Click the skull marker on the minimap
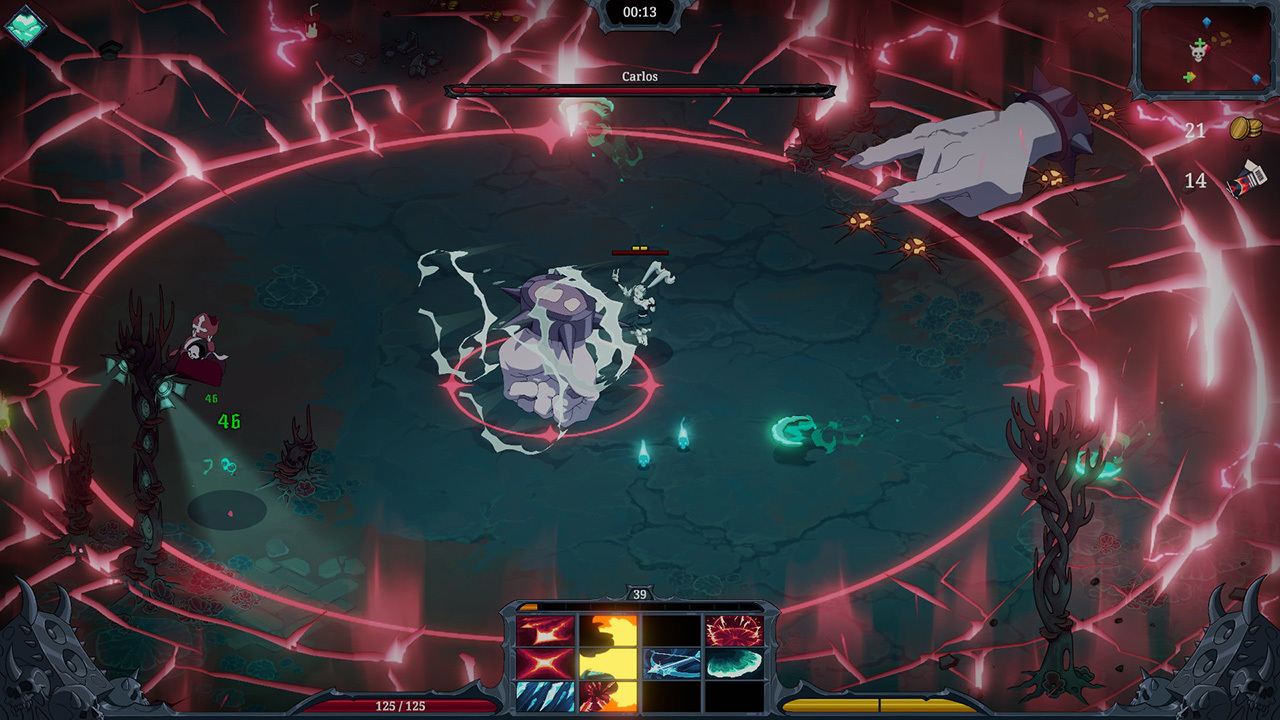 click(1198, 52)
